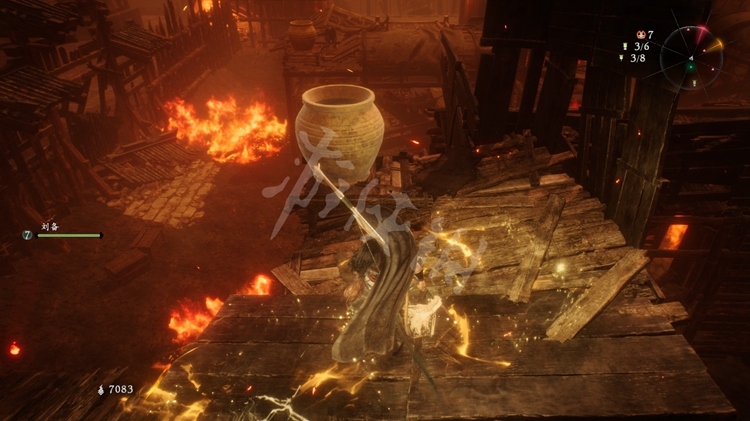Click the circular radar minimap
The image size is (750, 421).
(692, 57)
